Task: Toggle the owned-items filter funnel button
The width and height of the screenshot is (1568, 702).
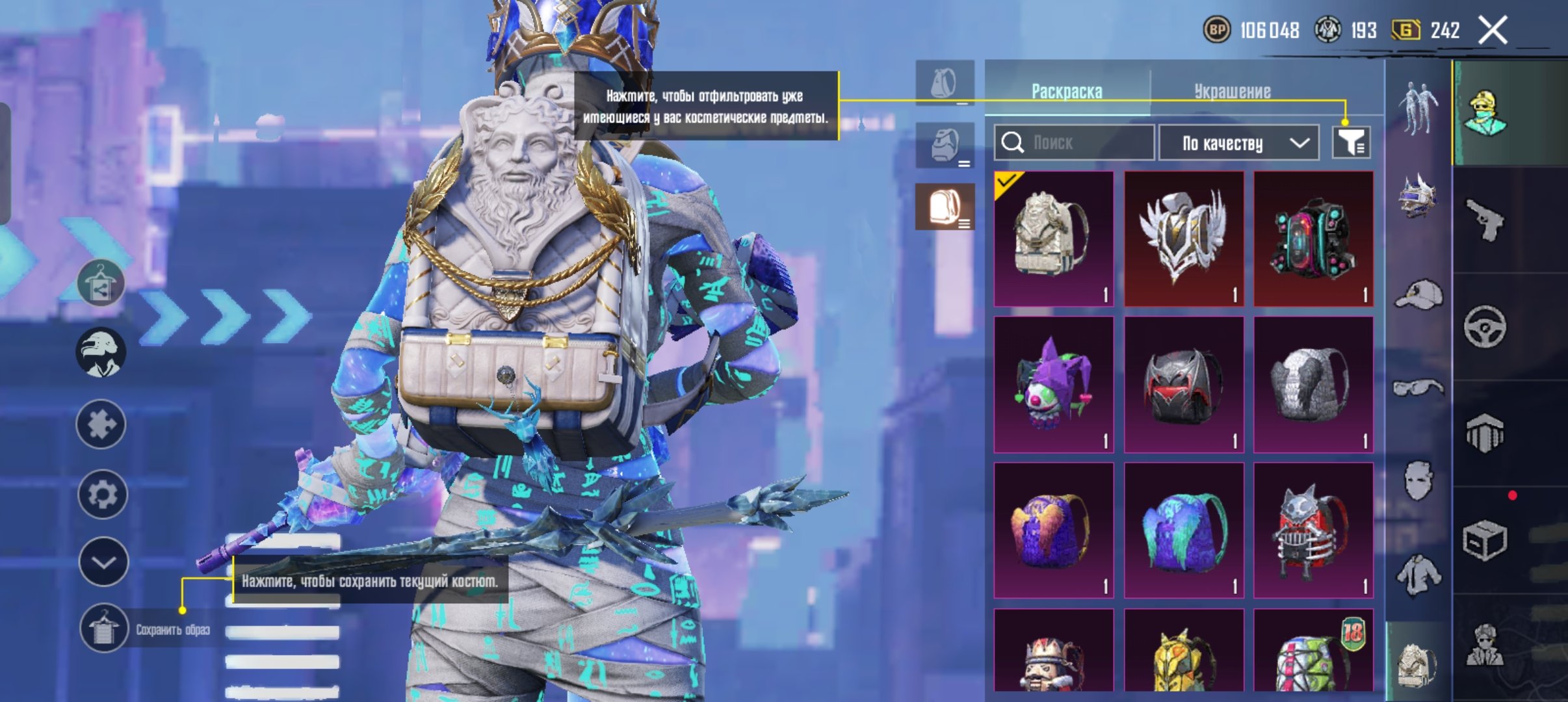Action: point(1351,142)
